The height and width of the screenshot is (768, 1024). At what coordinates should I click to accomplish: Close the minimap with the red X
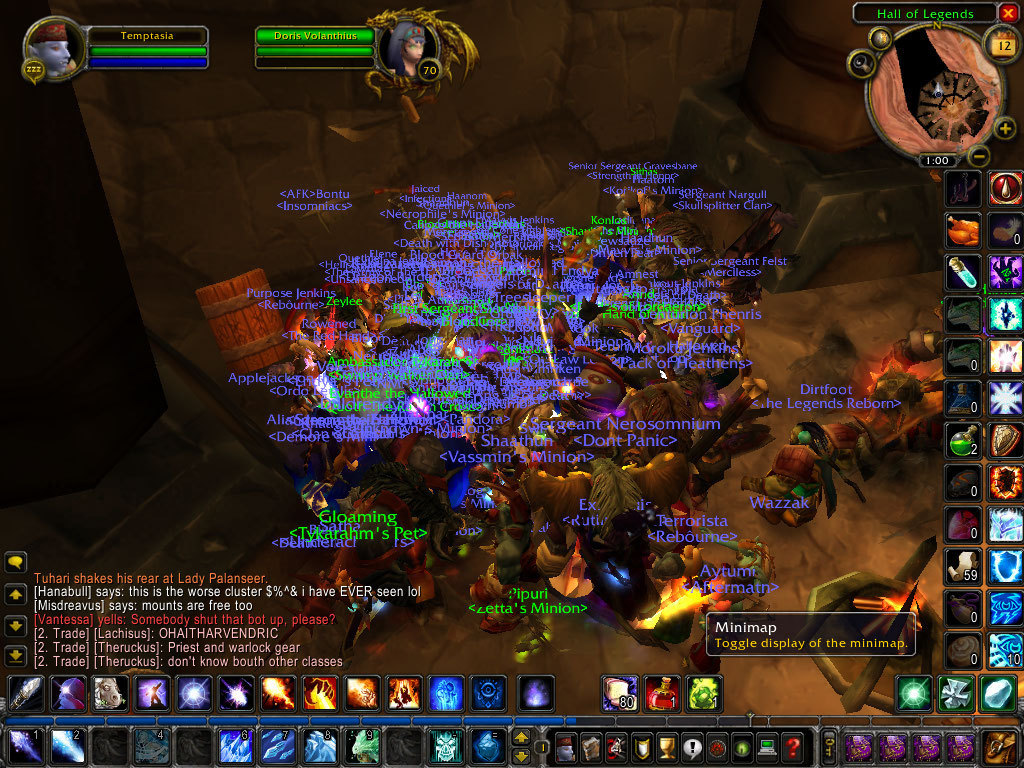coord(1008,13)
